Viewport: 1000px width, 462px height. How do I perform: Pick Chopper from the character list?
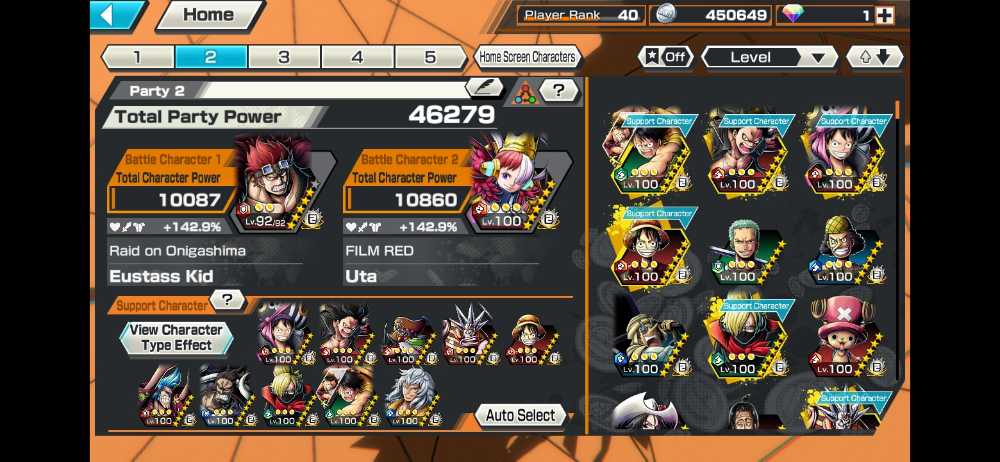coord(842,336)
